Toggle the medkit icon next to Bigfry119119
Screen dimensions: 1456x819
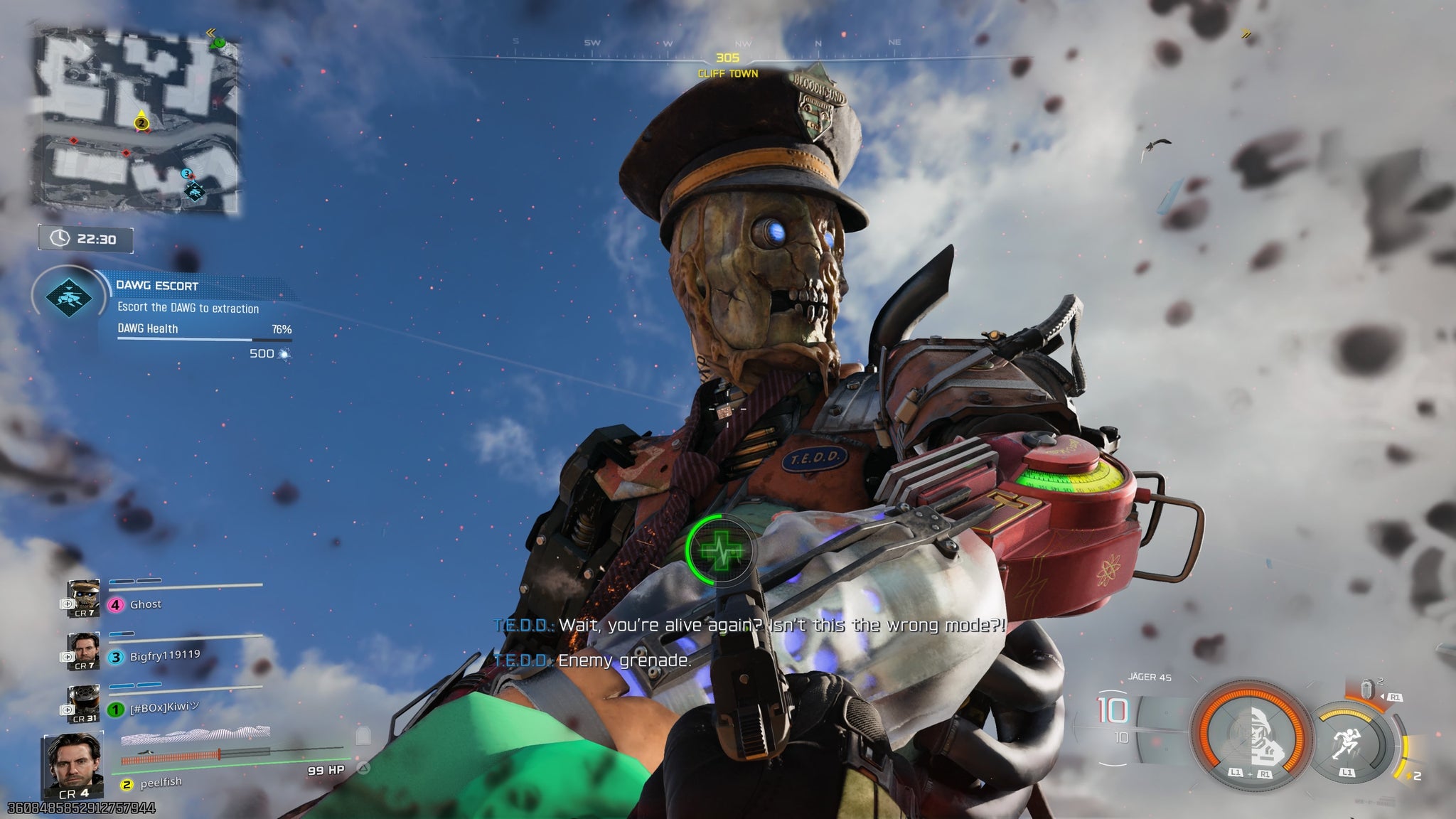tap(68, 656)
